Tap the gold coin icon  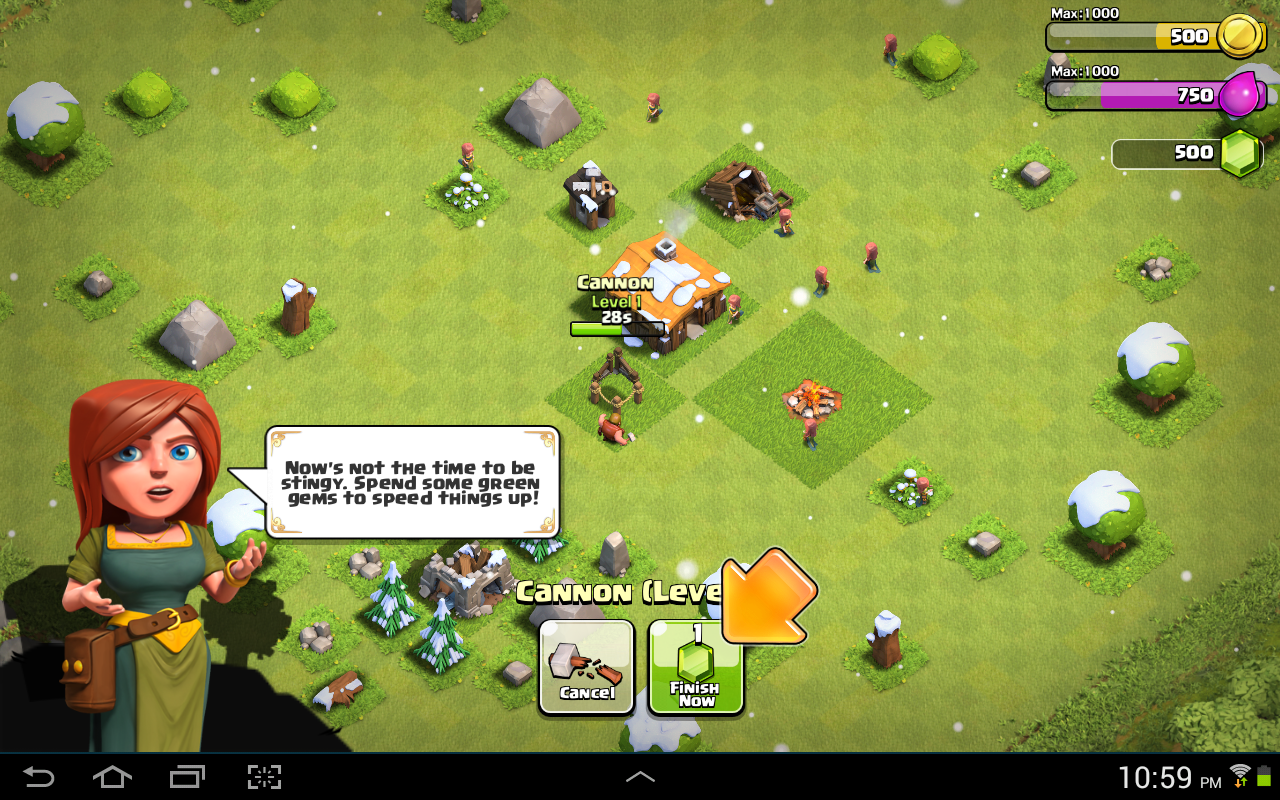click(x=1241, y=38)
